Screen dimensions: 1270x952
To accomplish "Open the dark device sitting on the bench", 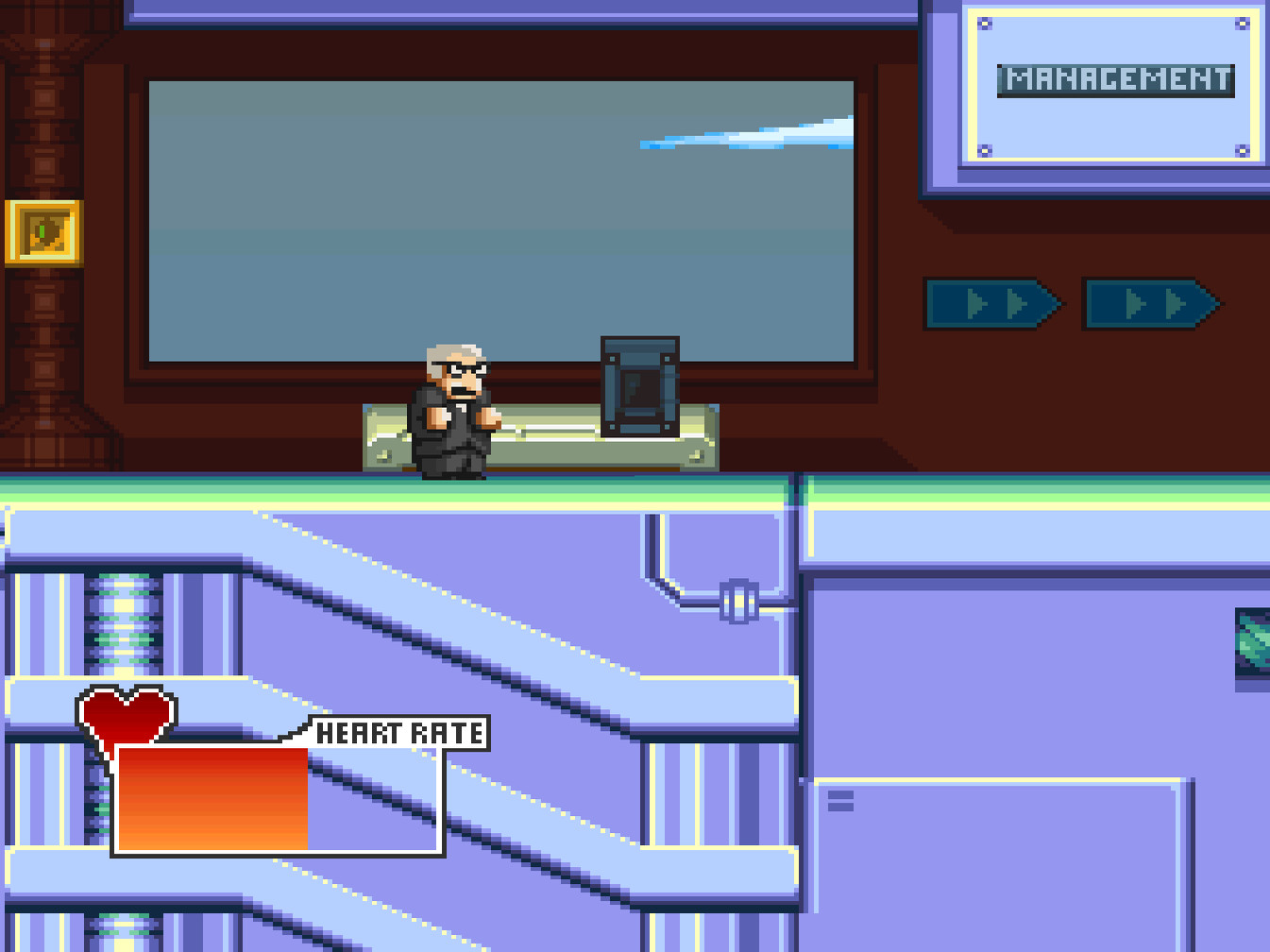I will [638, 387].
